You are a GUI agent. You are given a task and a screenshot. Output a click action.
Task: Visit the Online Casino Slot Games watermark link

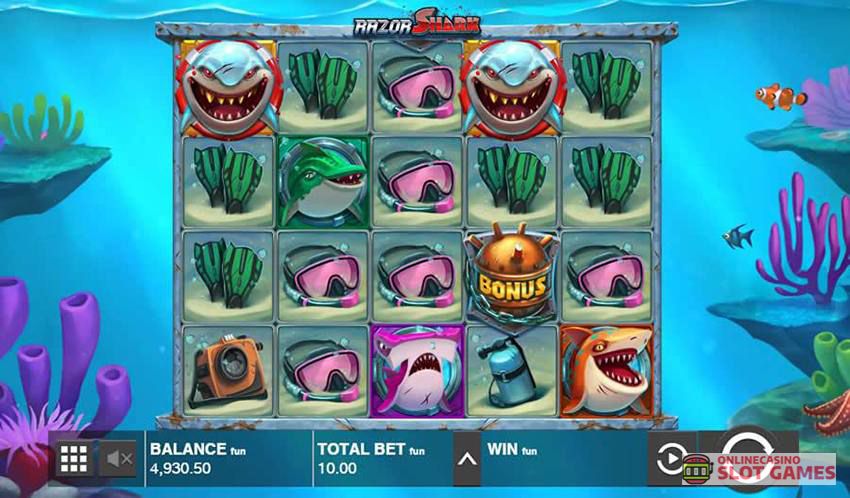[x=760, y=469]
